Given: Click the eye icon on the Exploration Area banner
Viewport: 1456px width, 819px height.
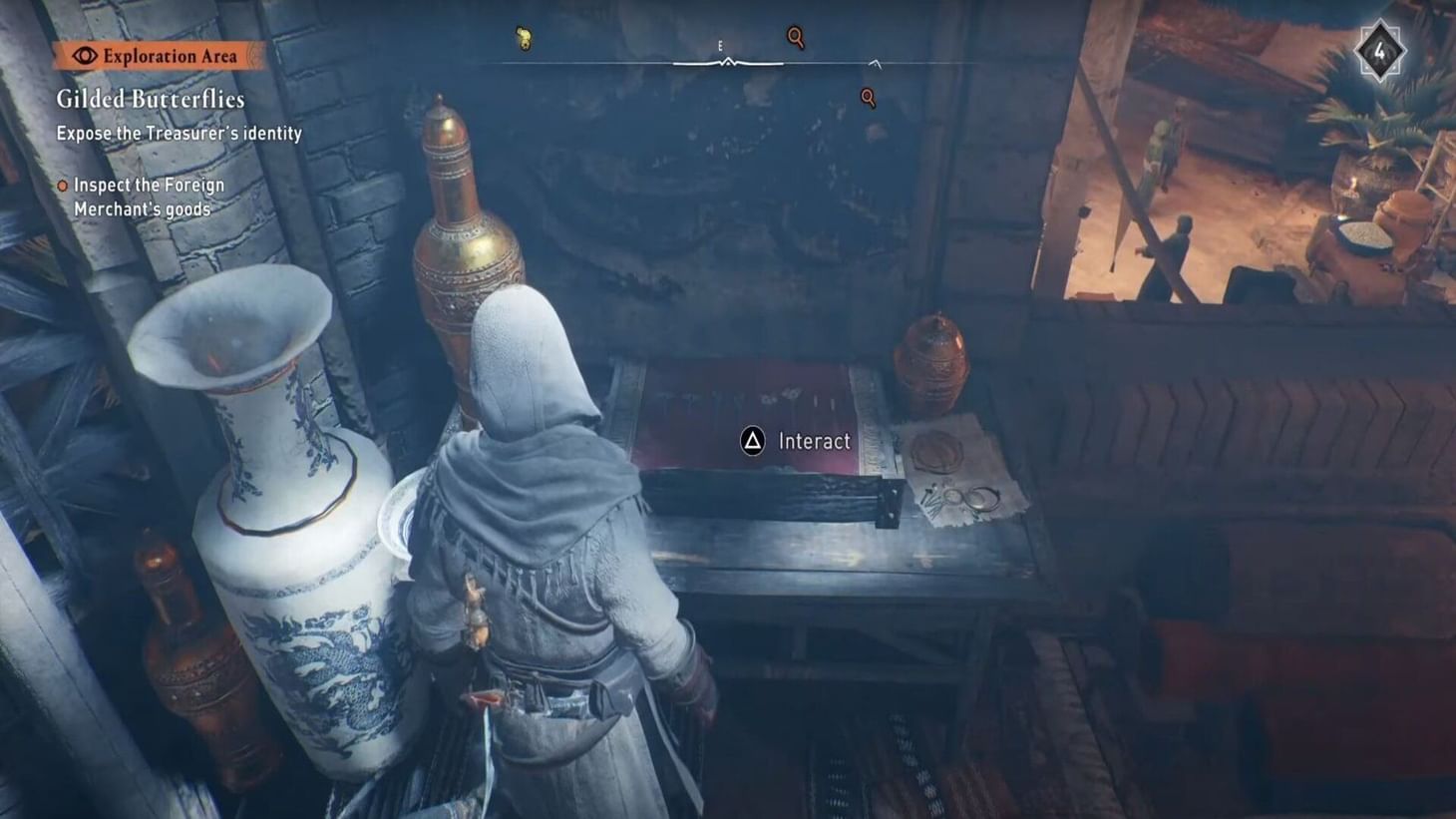Looking at the screenshot, I should pos(85,57).
